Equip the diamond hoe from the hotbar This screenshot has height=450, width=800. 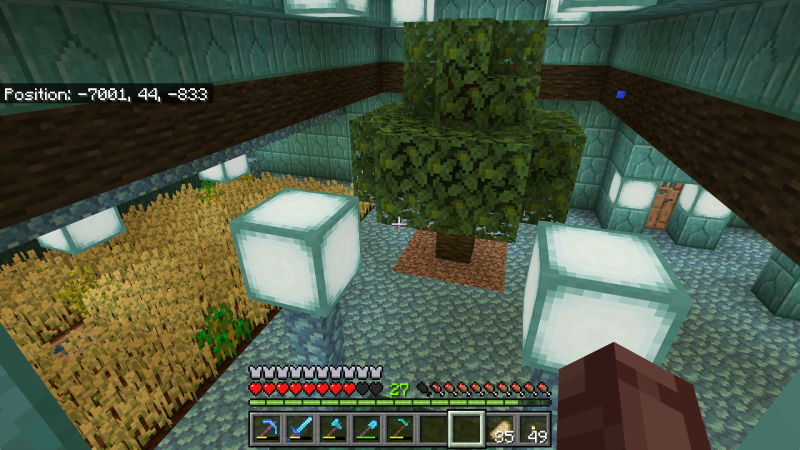click(400, 428)
